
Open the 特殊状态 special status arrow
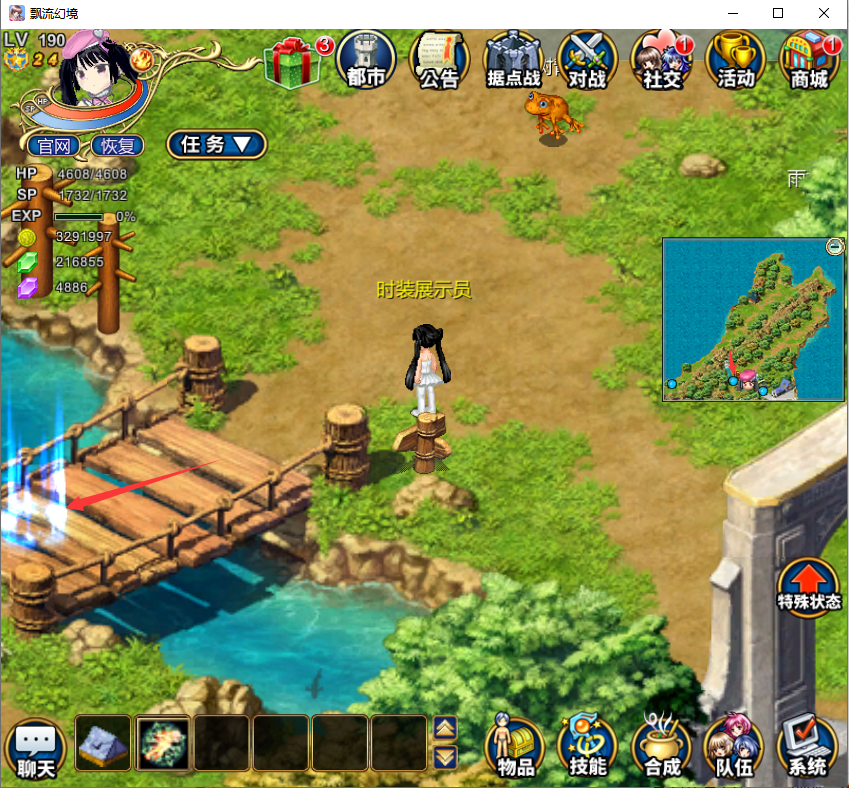coord(809,587)
